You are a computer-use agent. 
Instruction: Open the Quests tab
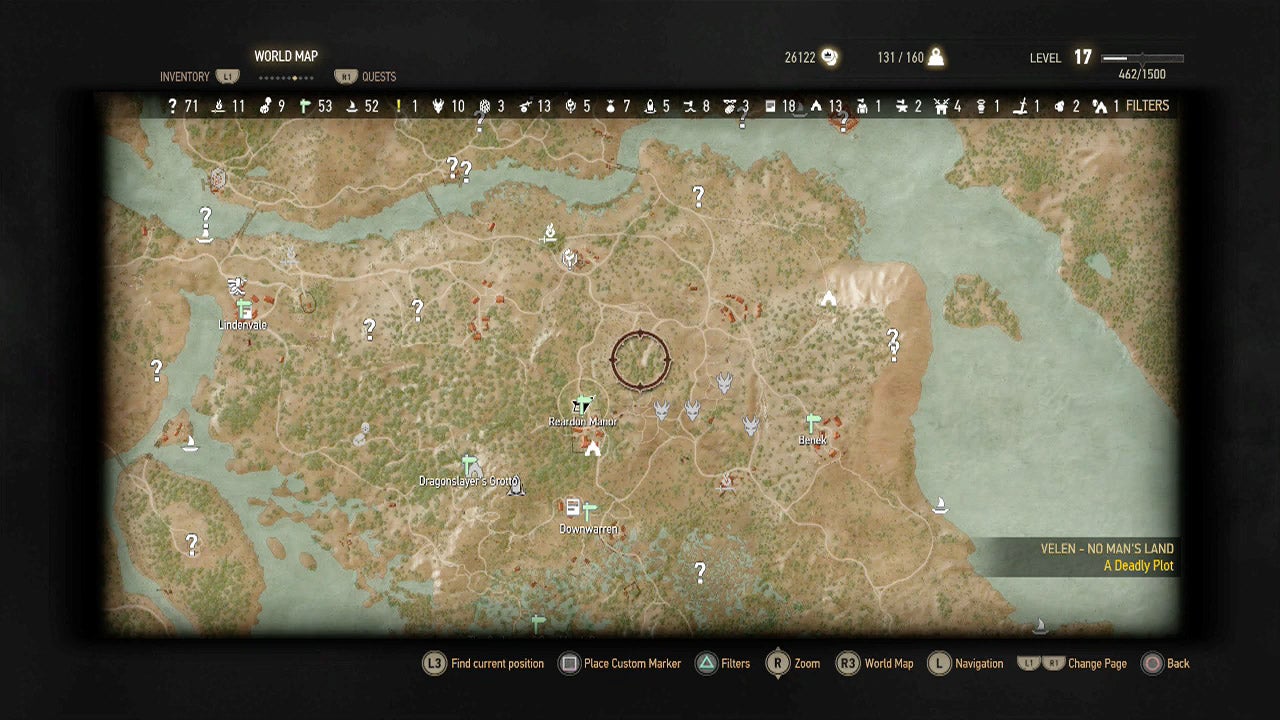(x=378, y=76)
